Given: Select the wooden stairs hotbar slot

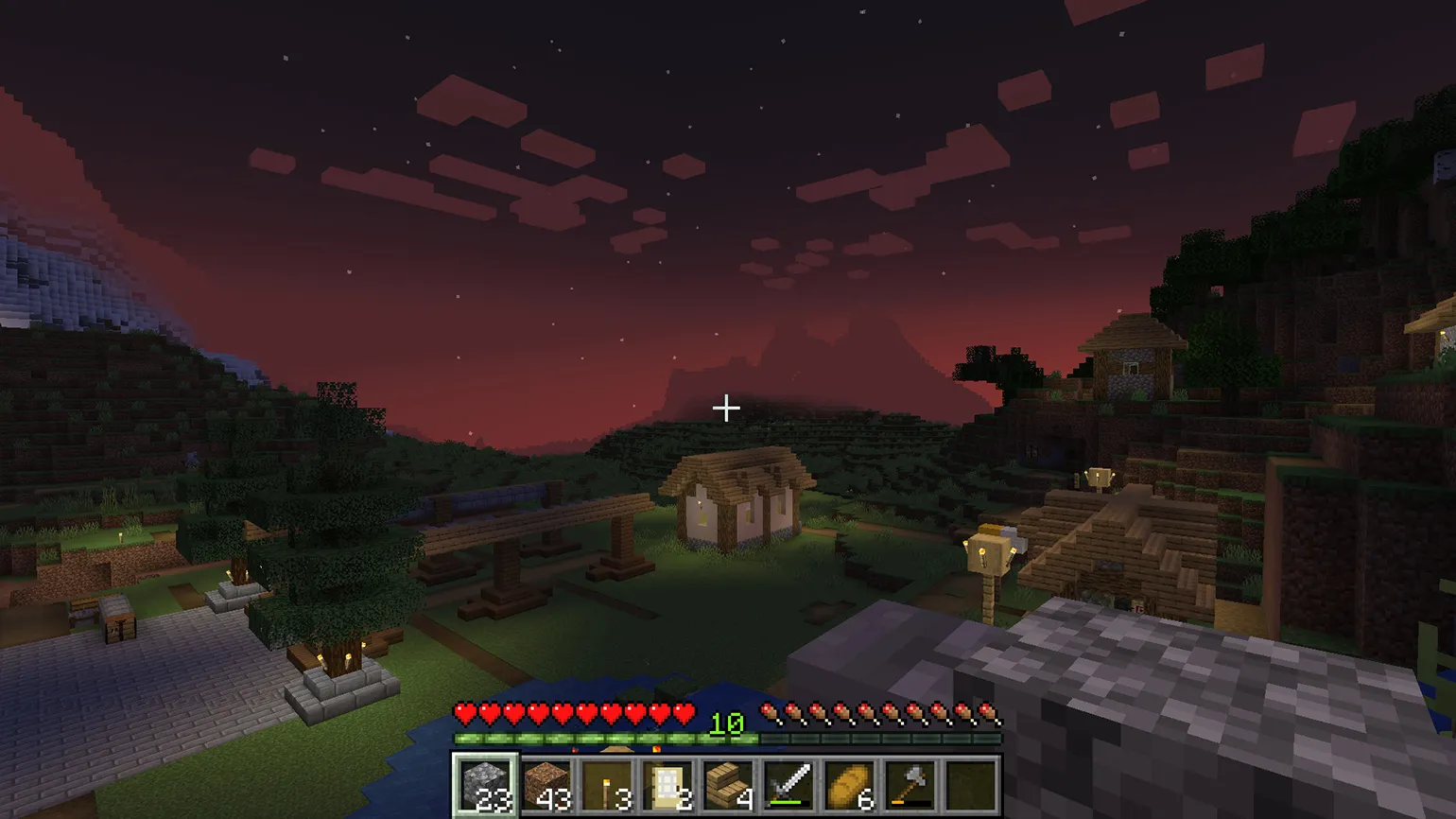Looking at the screenshot, I should click(x=728, y=785).
